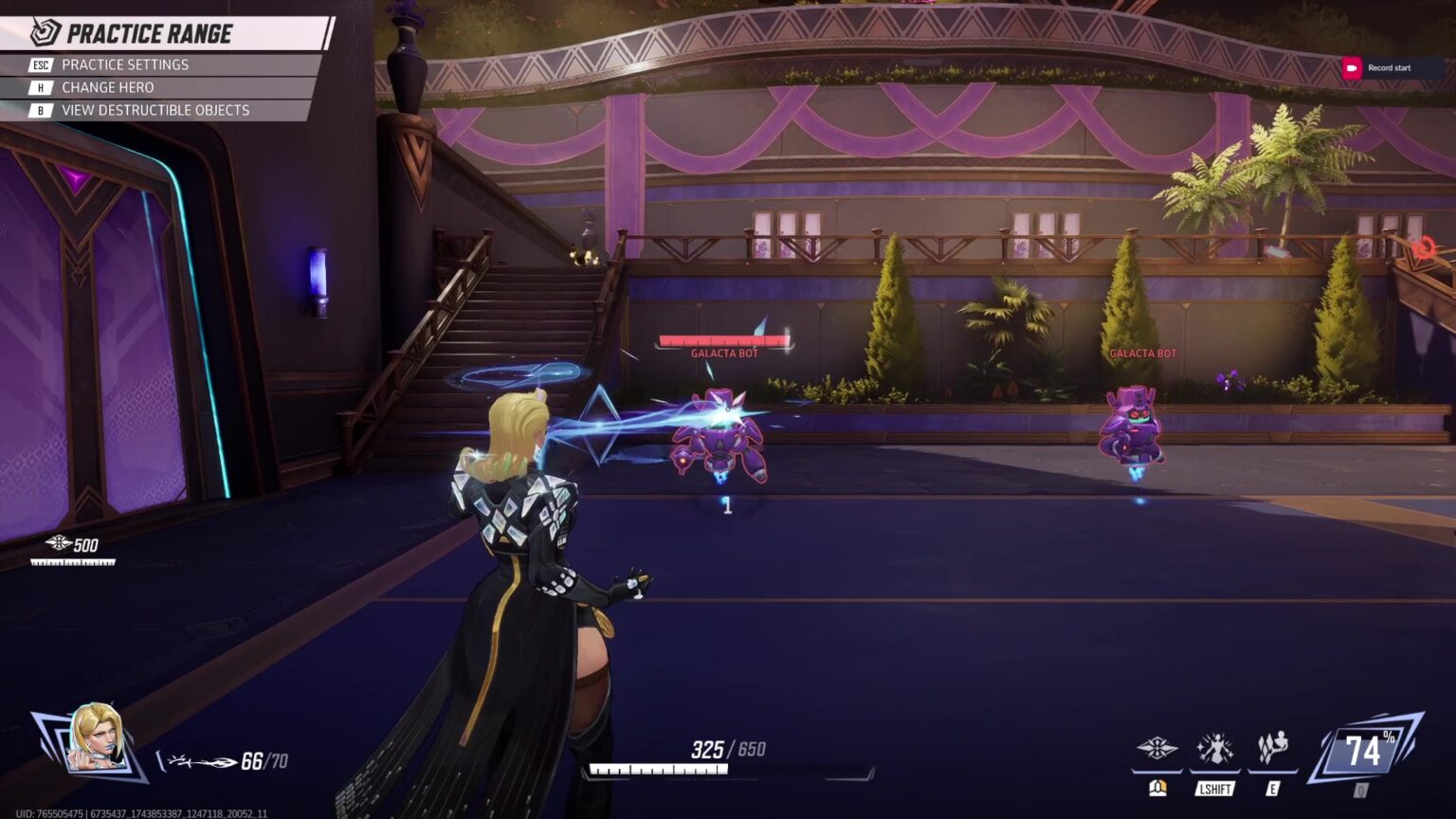Click the red camera icon next to Record start
This screenshot has width=1456, height=819.
point(1352,67)
